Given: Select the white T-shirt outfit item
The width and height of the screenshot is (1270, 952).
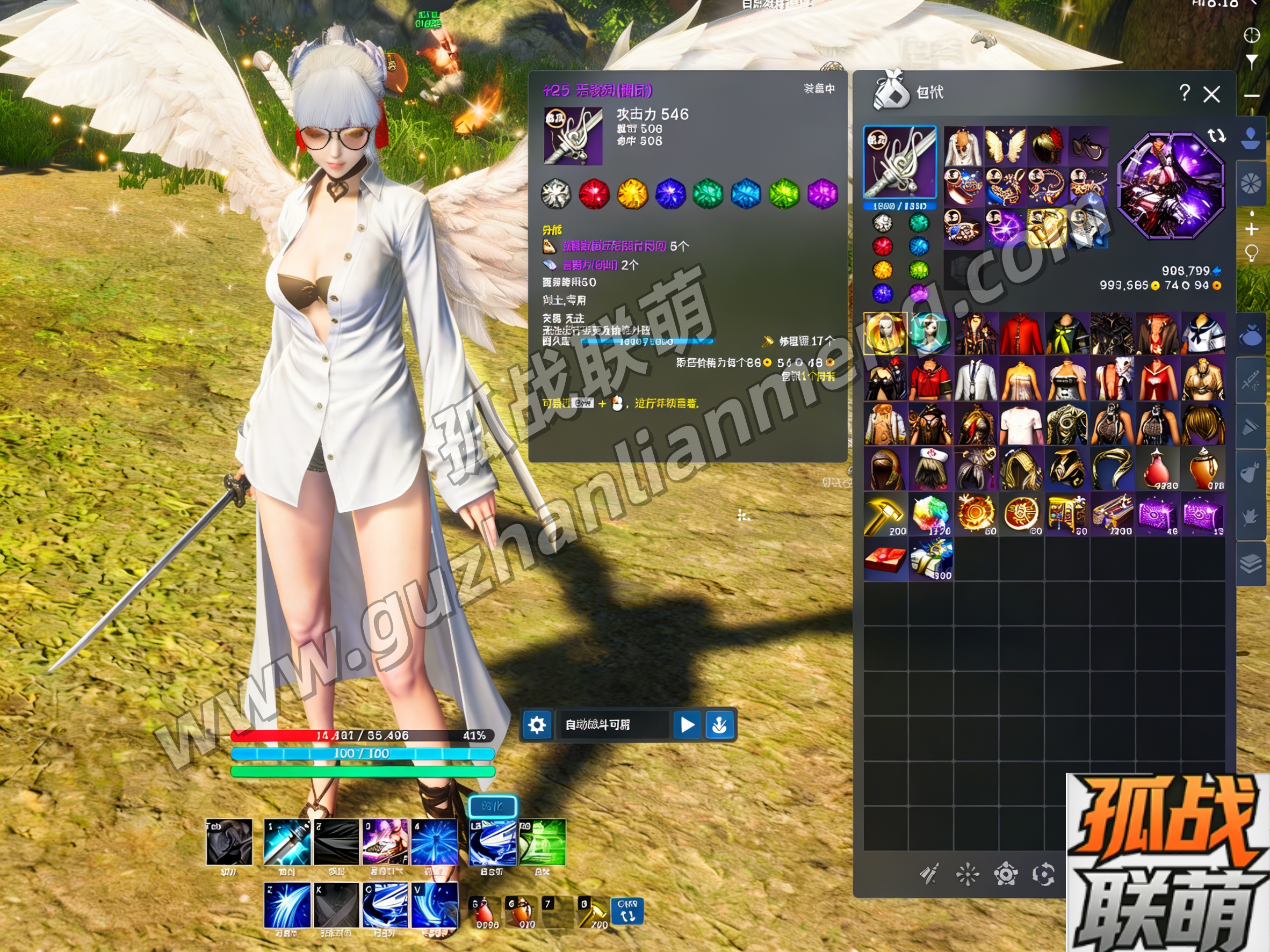Looking at the screenshot, I should 1021,425.
